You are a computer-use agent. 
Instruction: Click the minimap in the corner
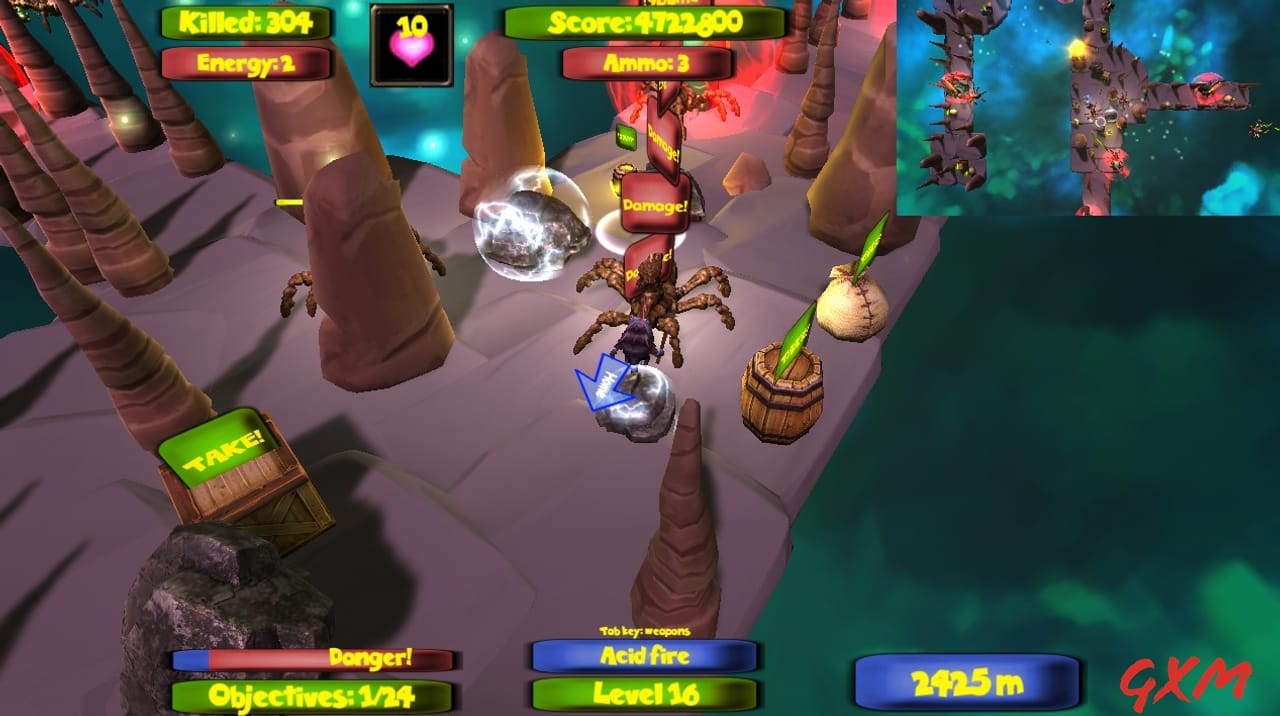(x=1088, y=107)
